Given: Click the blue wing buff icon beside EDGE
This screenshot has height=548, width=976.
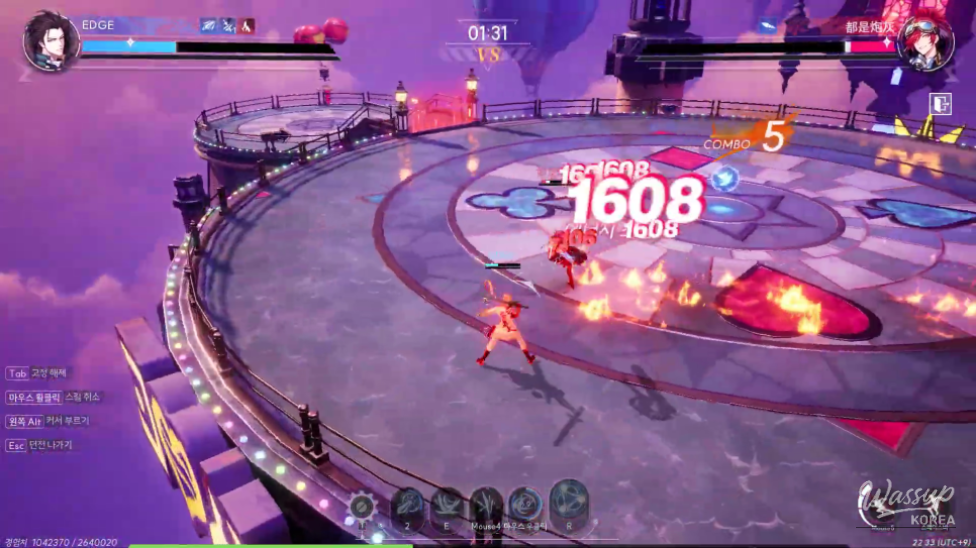Looking at the screenshot, I should (209, 25).
